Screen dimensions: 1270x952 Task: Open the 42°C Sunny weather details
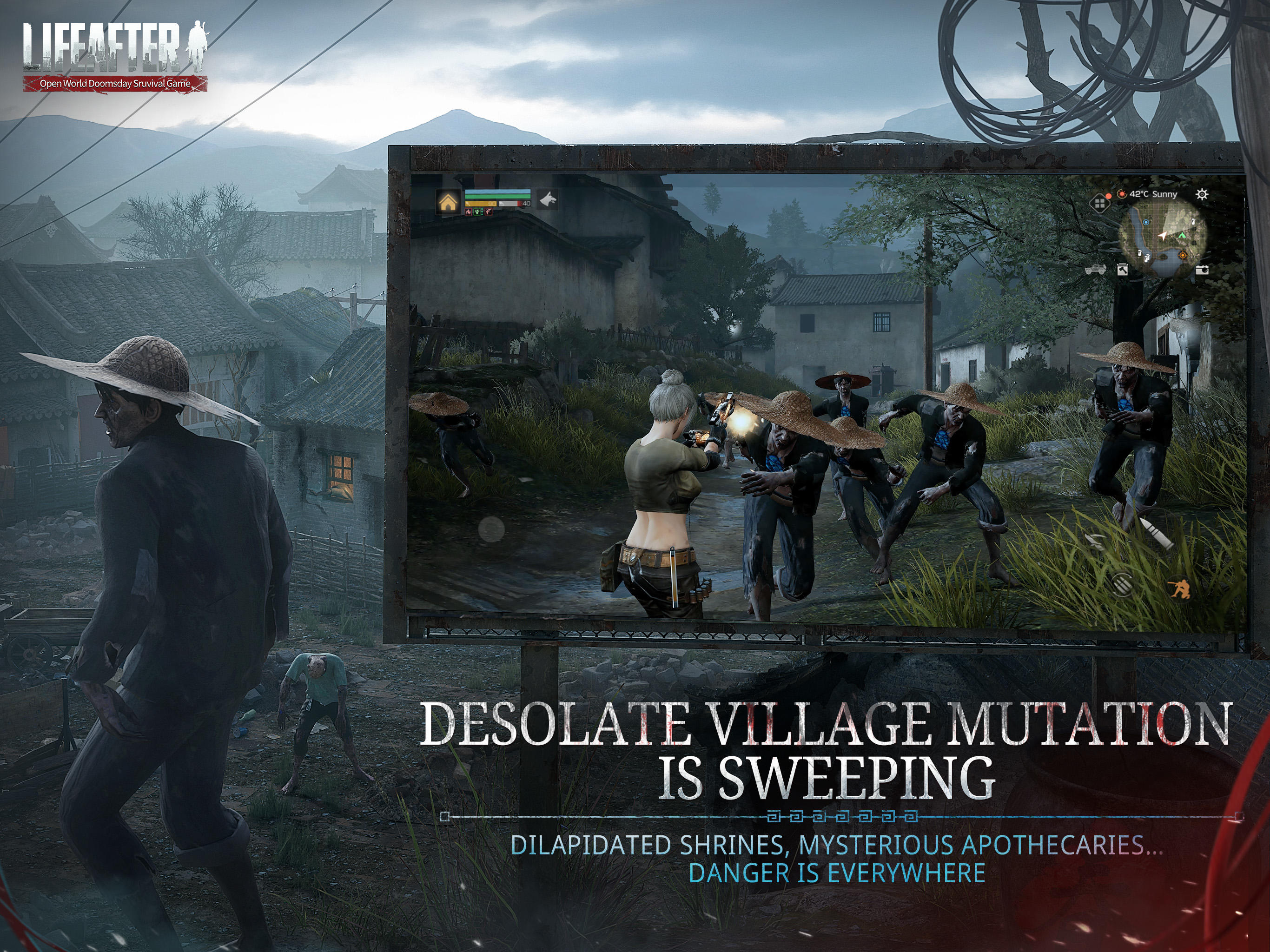tap(1153, 194)
